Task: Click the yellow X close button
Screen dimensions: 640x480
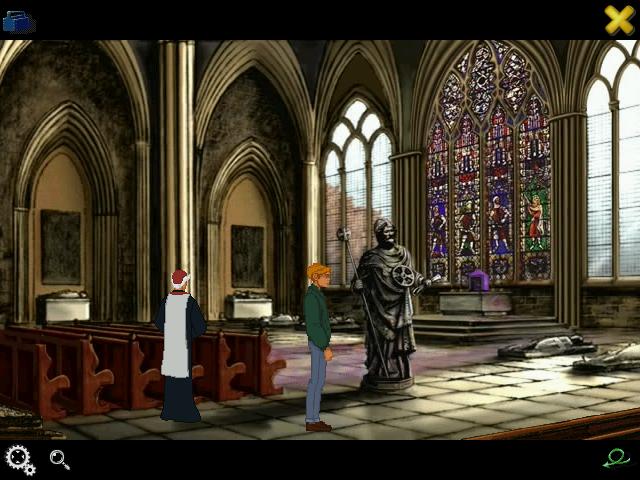Action: (x=619, y=20)
